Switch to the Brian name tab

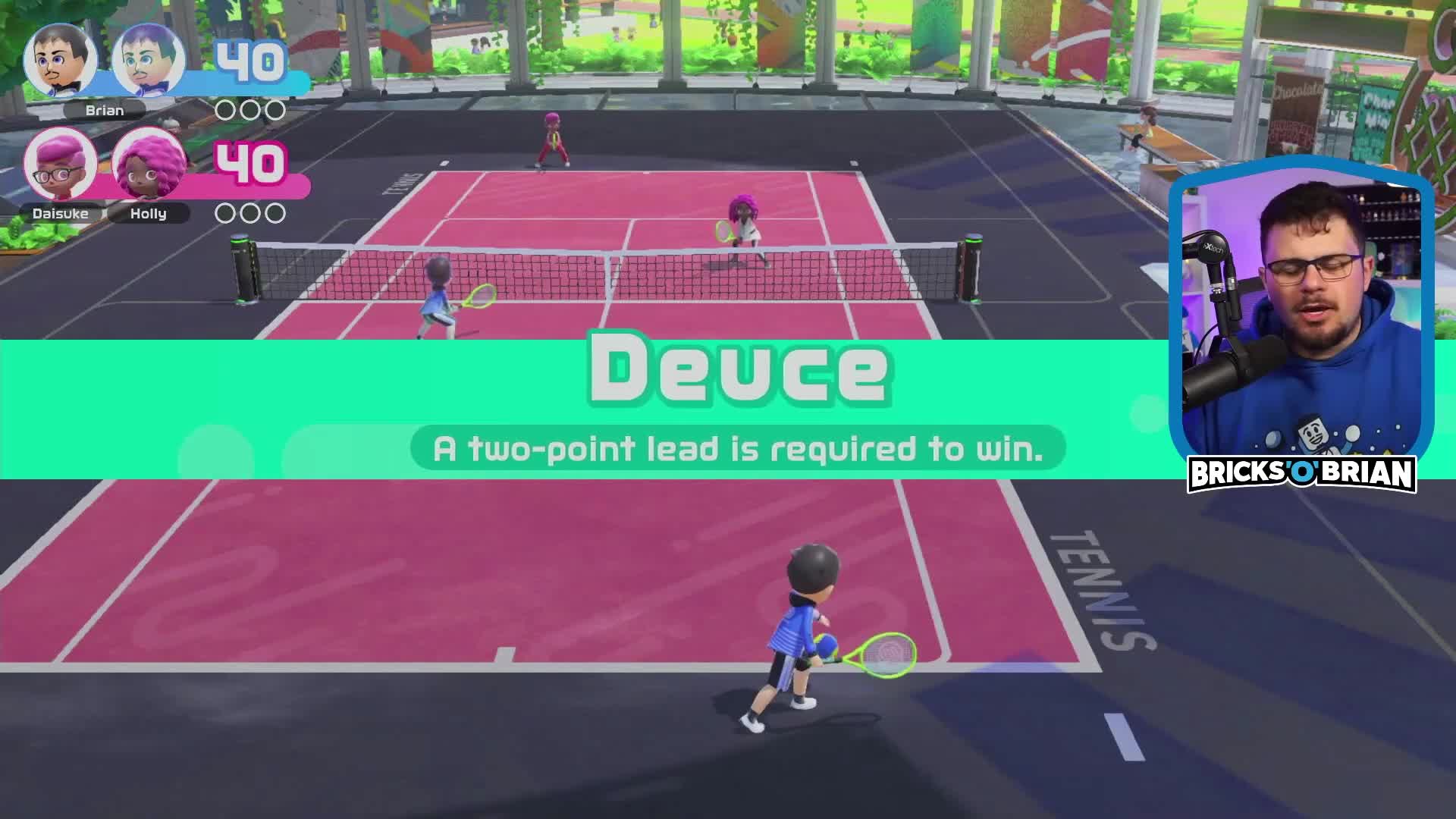point(106,110)
